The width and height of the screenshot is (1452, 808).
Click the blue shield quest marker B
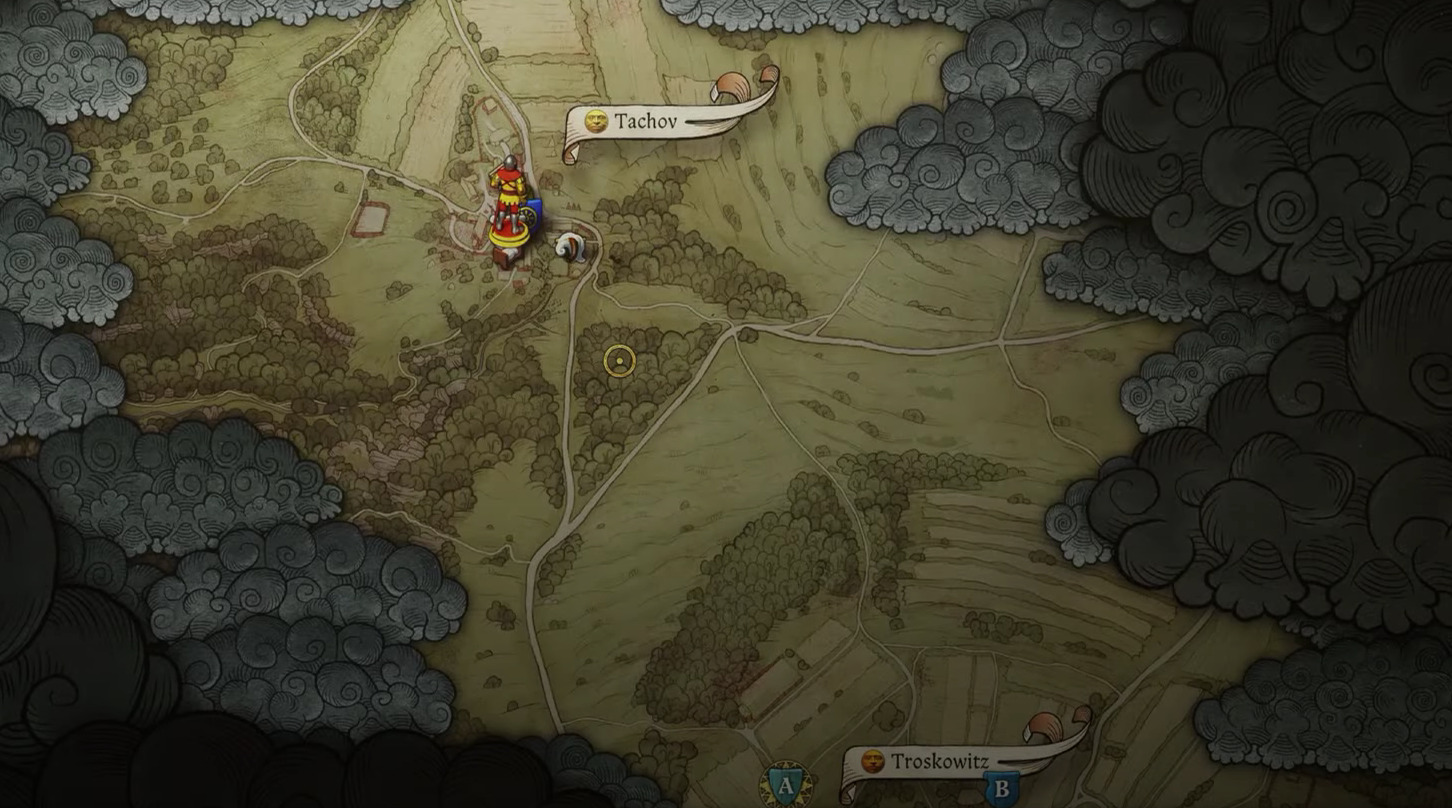pyautogui.click(x=1001, y=788)
